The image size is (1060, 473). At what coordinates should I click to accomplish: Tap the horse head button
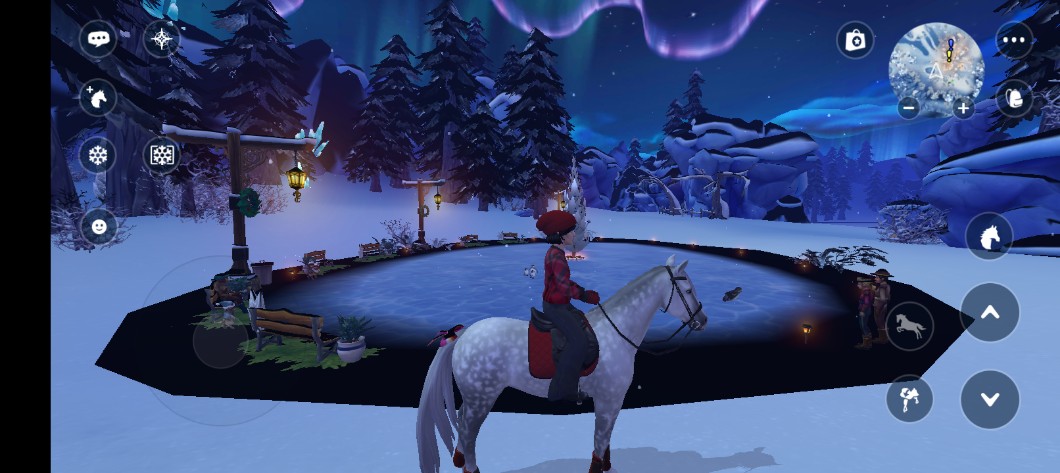coord(989,236)
